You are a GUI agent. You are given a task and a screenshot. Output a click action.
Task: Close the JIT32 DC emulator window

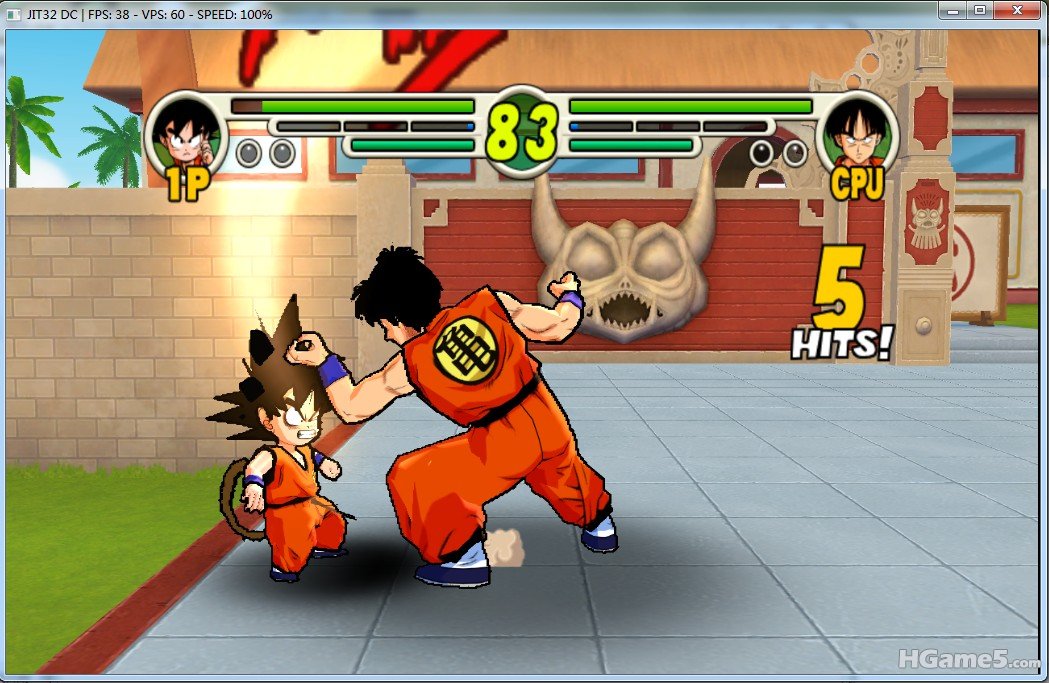(x=1018, y=10)
